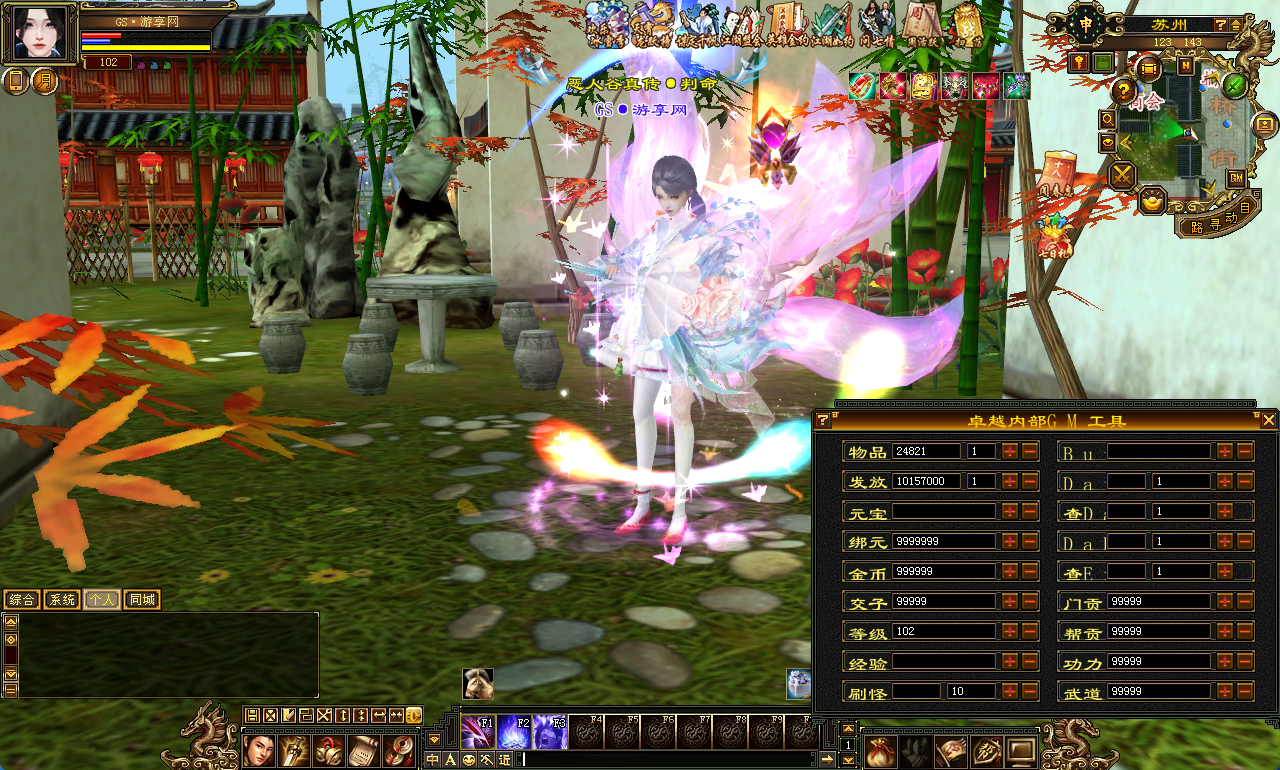Activate the F1 skill slot
Screen dimensions: 1280x770
pos(477,732)
